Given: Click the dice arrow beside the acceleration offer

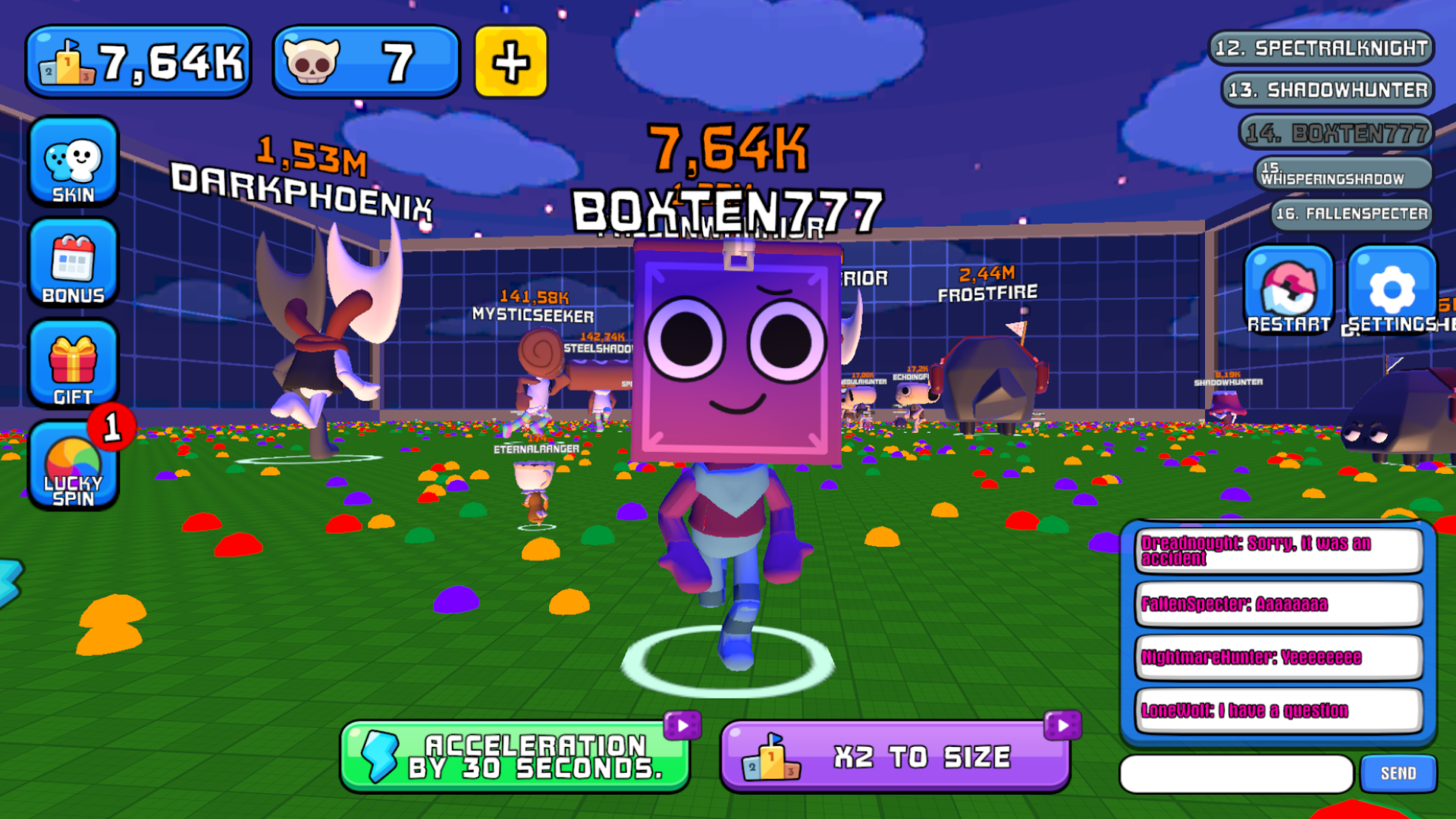Looking at the screenshot, I should [x=682, y=723].
